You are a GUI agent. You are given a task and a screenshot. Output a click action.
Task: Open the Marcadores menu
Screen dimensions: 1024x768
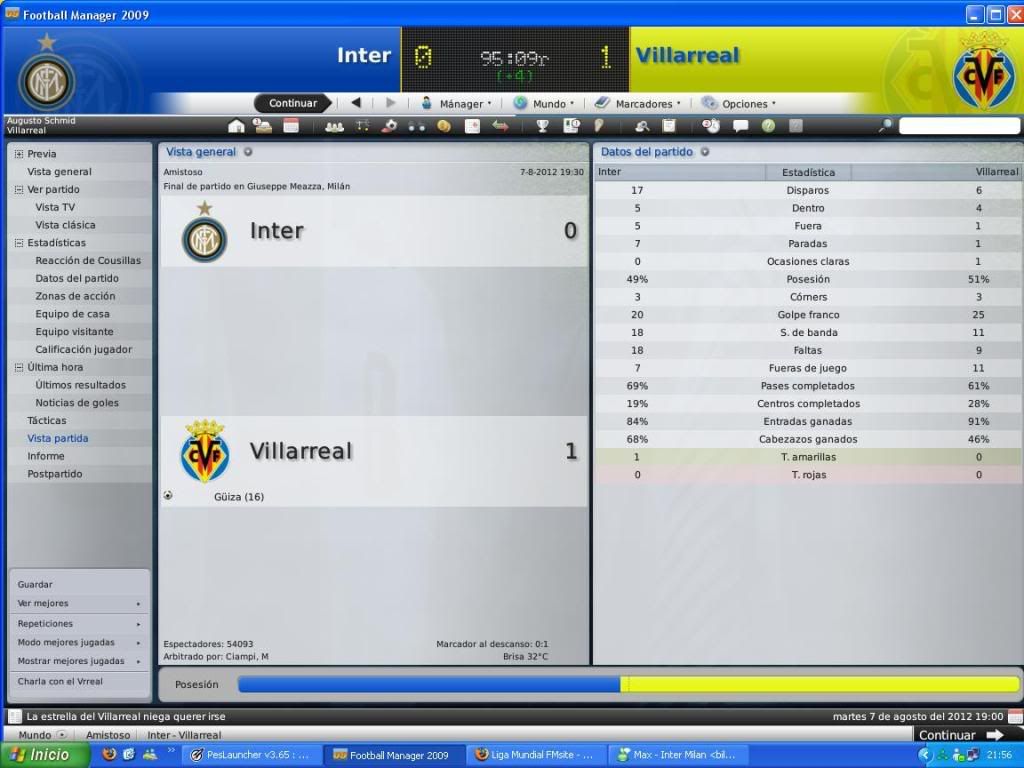coord(638,103)
